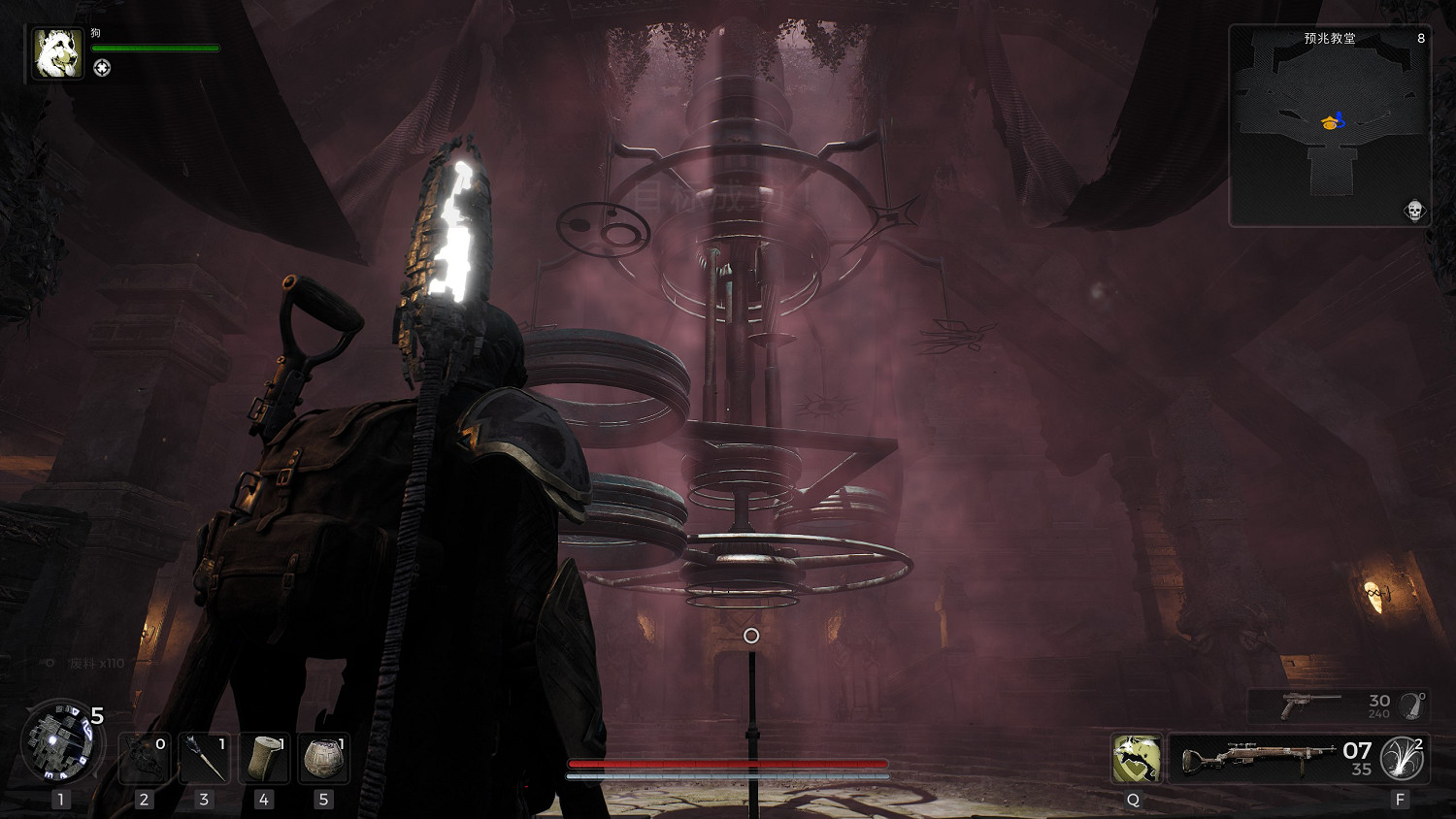Click the pistol's weapon mod icon
Screen dimensions: 1456x819
tap(1412, 705)
